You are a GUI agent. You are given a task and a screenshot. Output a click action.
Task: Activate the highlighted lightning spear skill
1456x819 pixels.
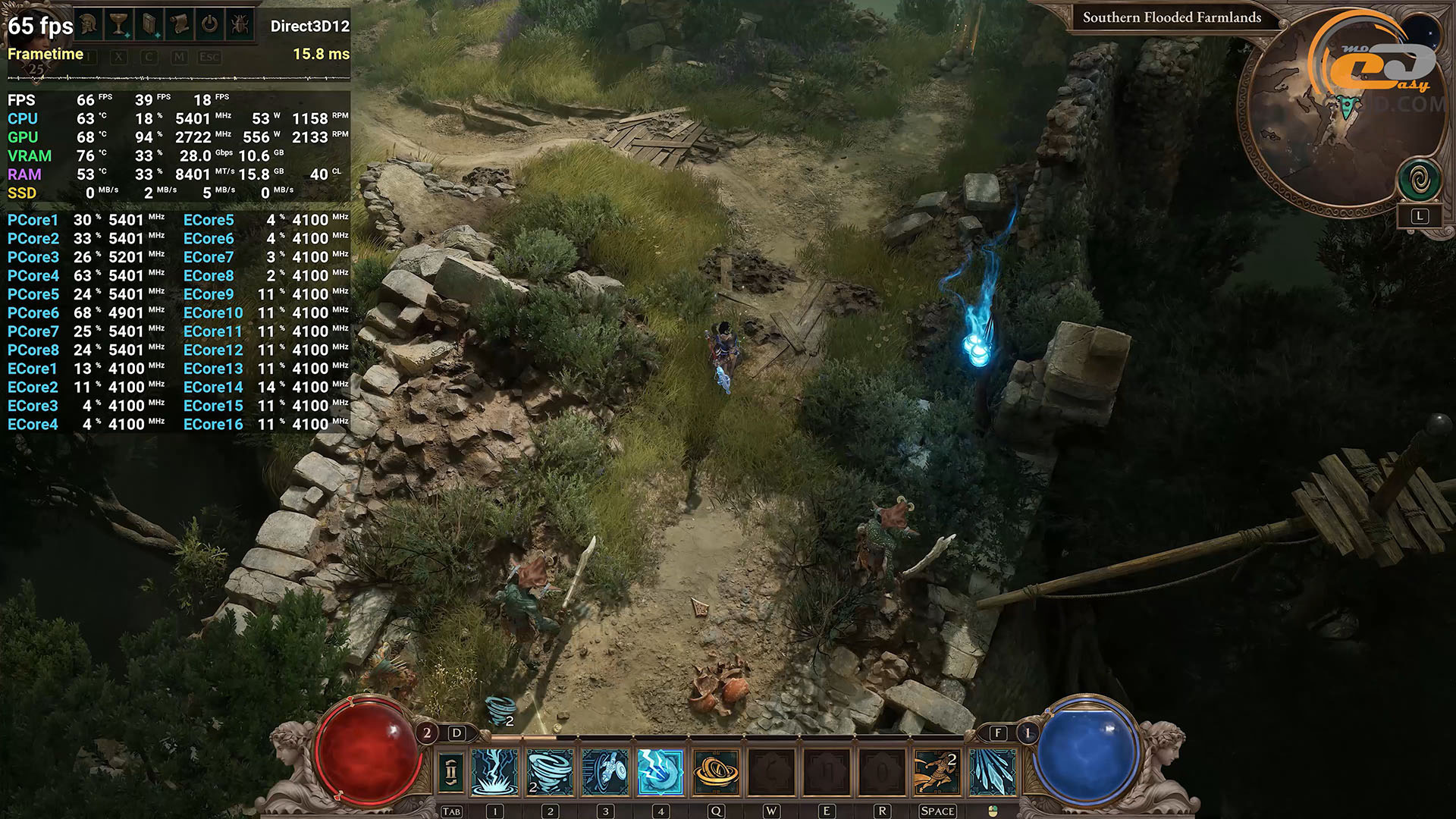[x=661, y=772]
